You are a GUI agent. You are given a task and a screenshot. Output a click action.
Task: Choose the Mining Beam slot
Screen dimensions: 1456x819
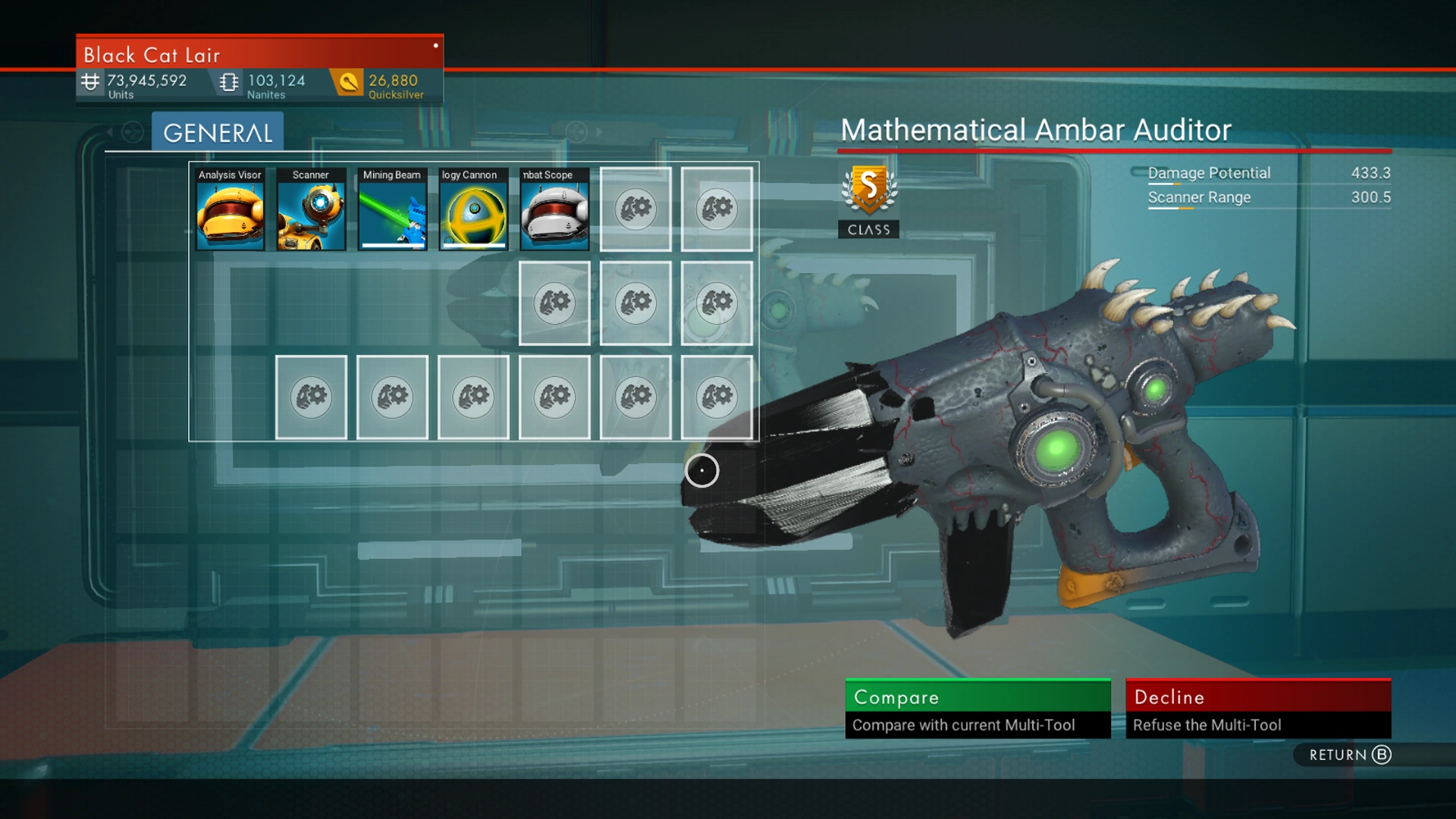pyautogui.click(x=392, y=209)
